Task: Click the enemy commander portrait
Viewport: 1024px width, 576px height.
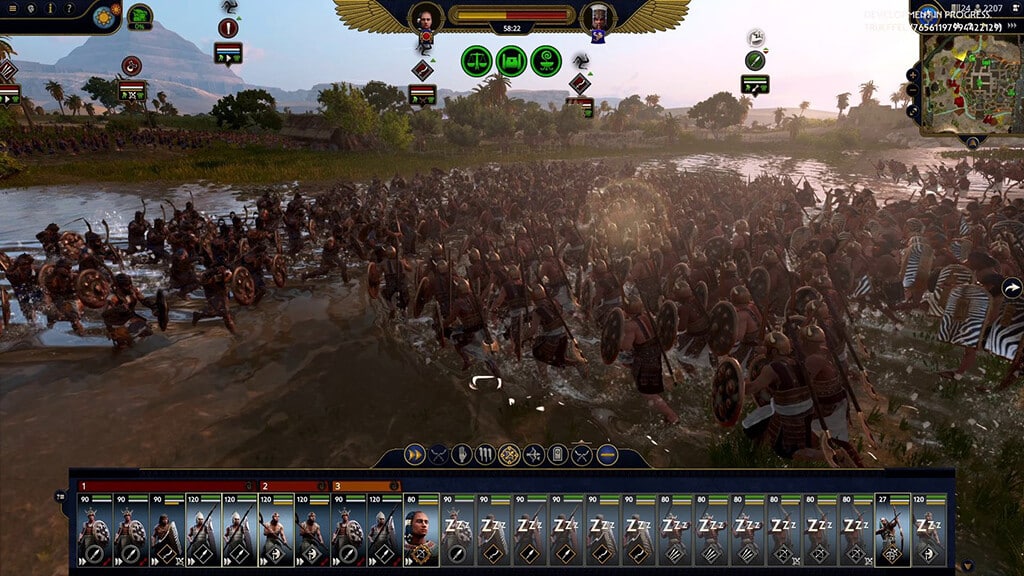Action: pyautogui.click(x=597, y=16)
